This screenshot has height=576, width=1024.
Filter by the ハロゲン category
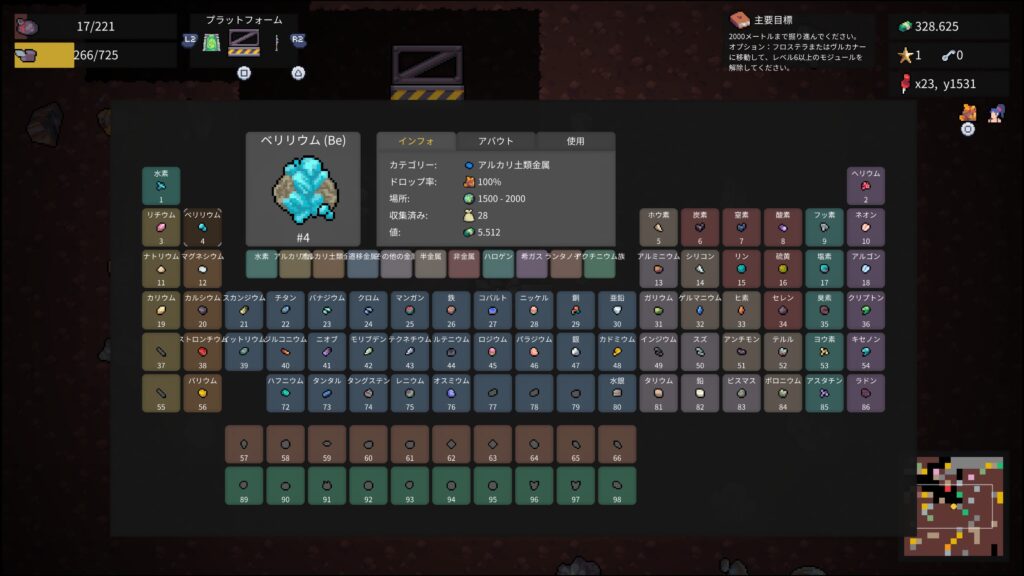coord(498,264)
